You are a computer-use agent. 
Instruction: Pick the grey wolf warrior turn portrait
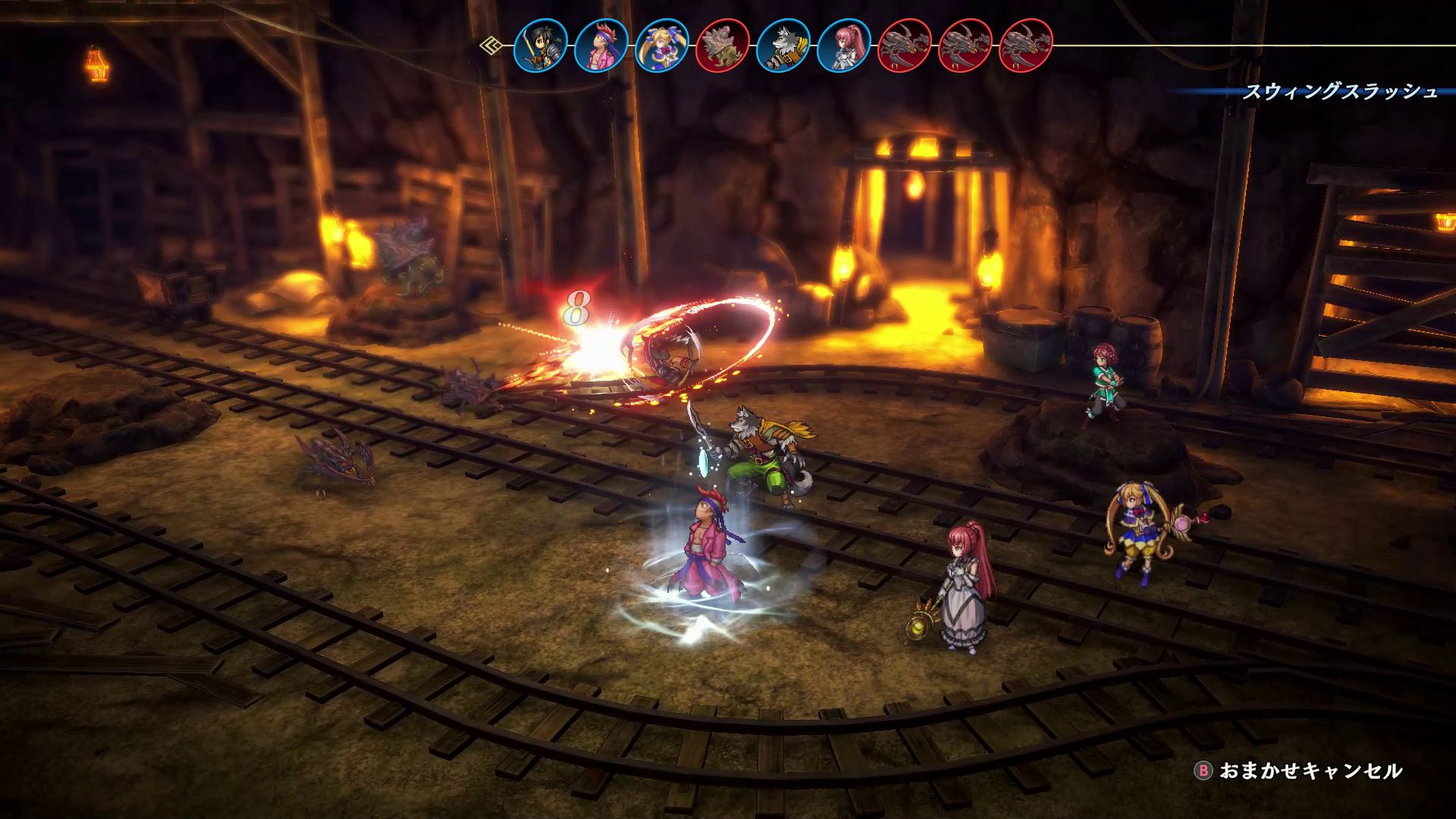coord(783,45)
